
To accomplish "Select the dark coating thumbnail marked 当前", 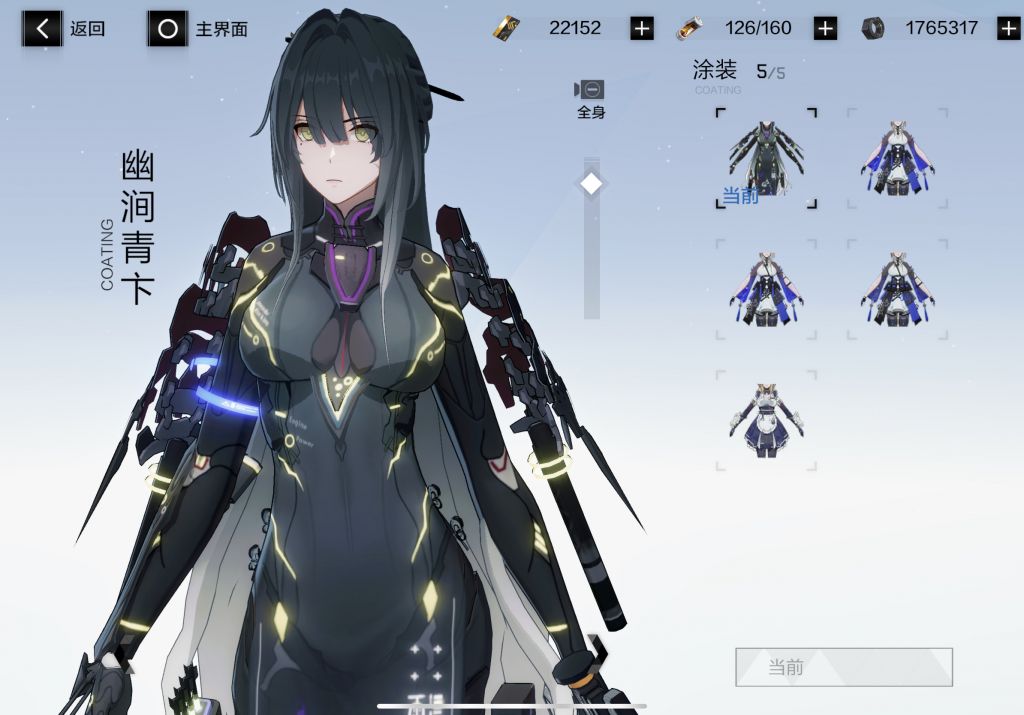I will coord(766,158).
